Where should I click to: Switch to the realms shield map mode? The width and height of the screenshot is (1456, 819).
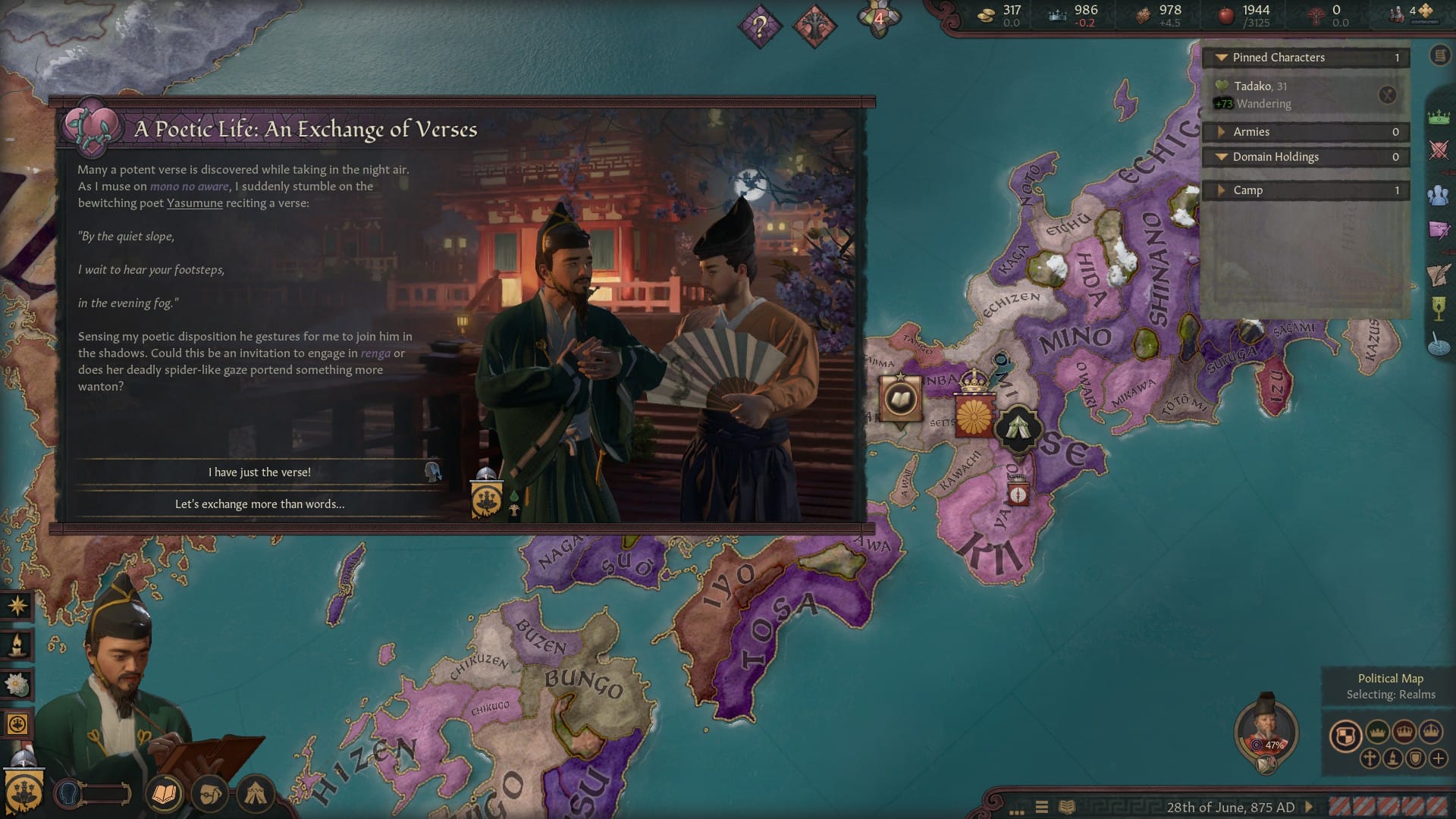(x=1345, y=735)
